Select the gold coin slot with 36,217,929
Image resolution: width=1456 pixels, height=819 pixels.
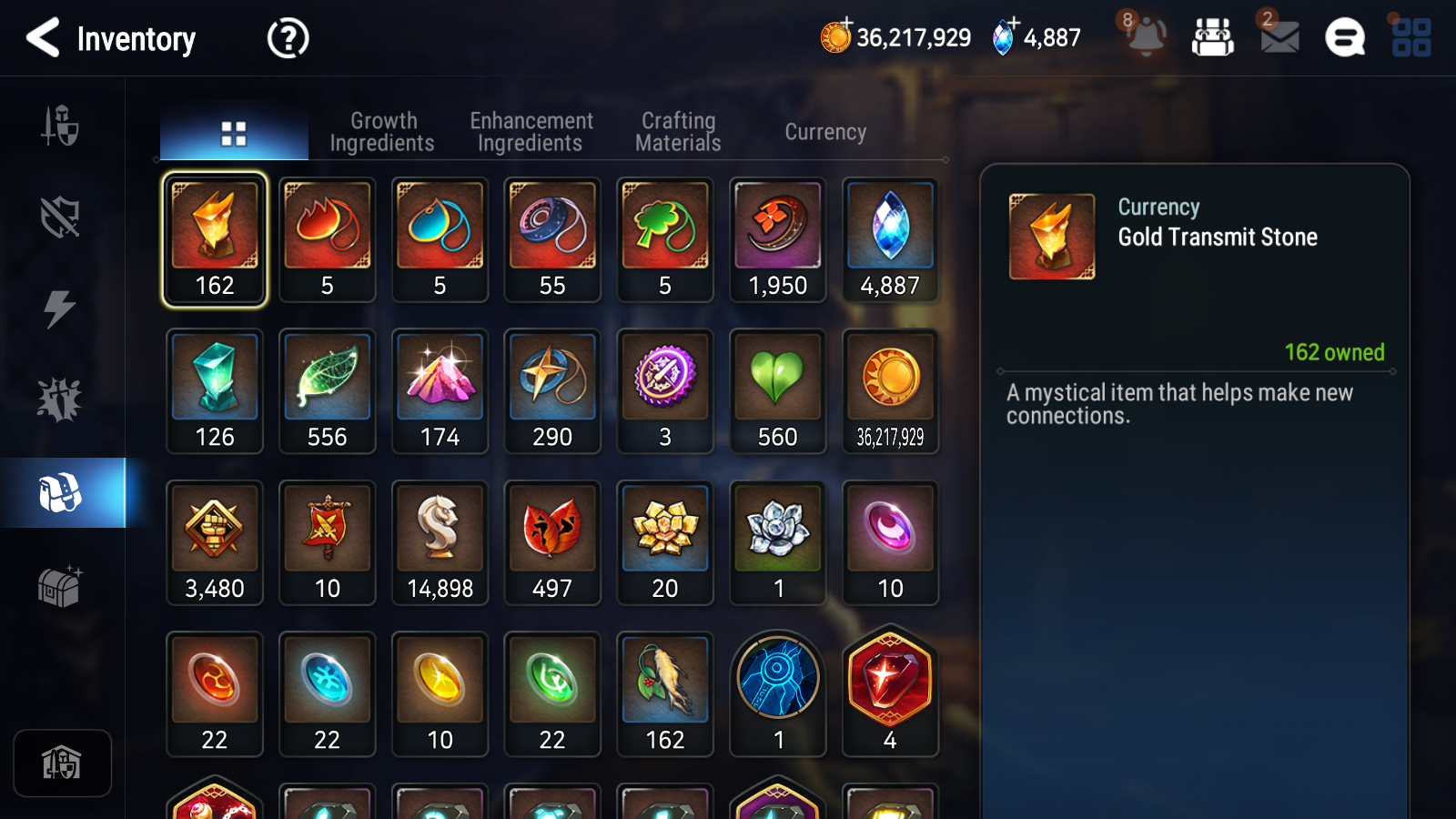click(890, 391)
